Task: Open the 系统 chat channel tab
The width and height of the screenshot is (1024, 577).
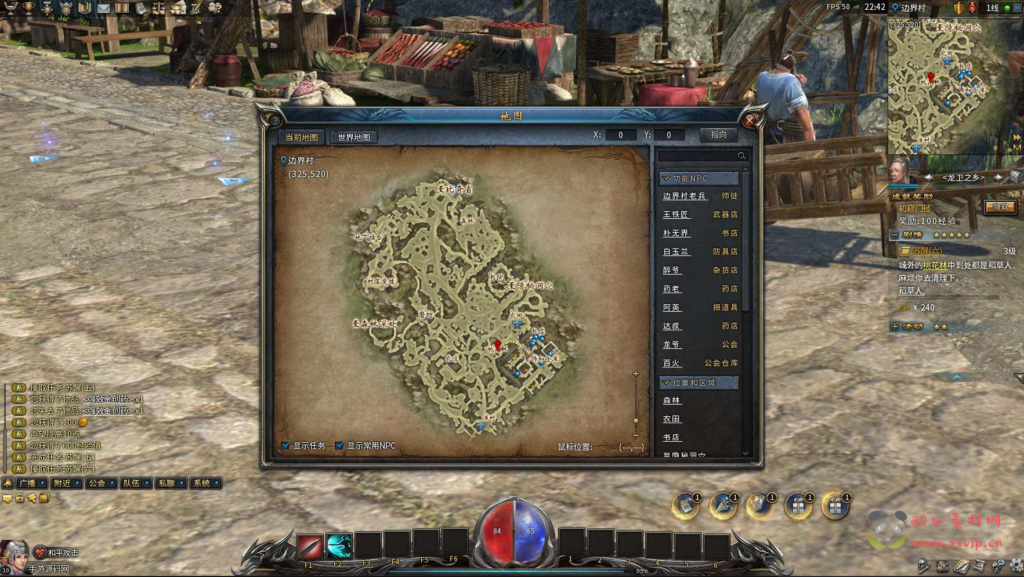Action: 201,483
